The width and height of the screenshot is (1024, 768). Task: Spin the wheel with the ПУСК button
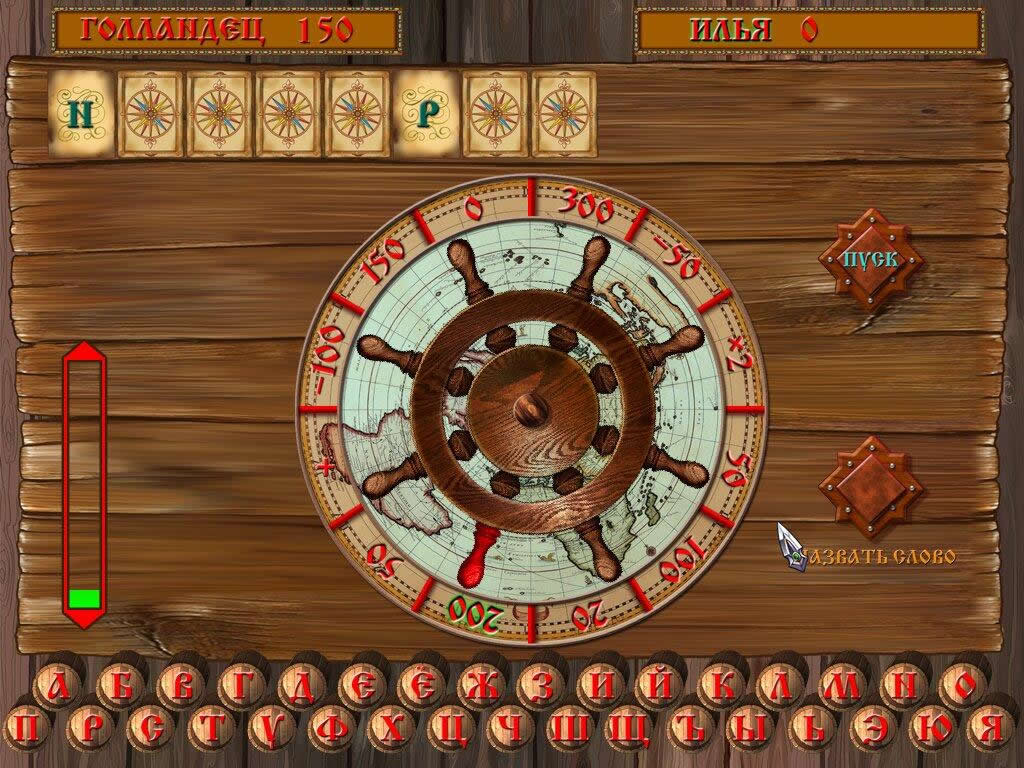[870, 258]
